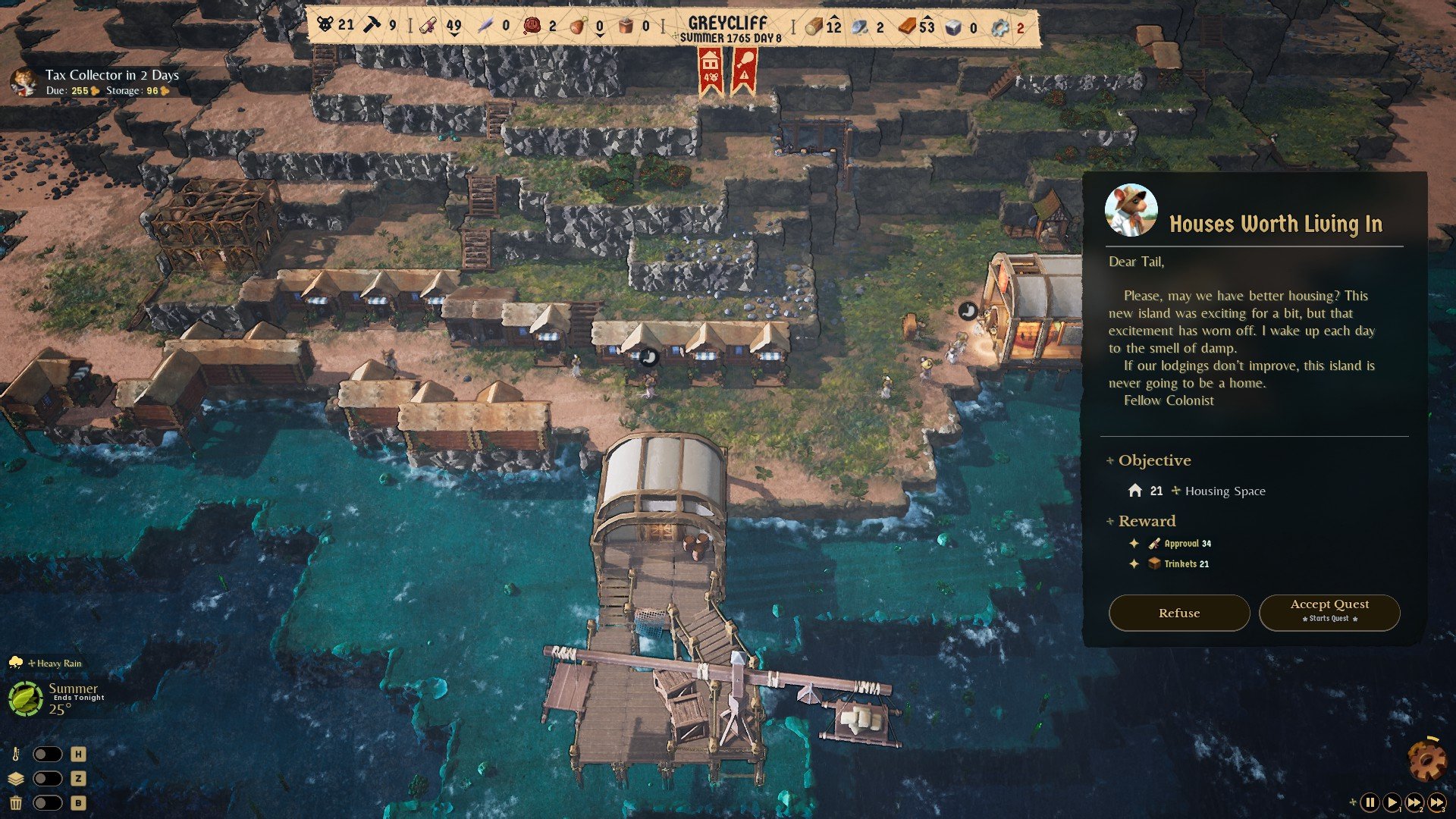Viewport: 1456px width, 819px height.
Task: Click the approval scroll counter
Action: point(442,26)
